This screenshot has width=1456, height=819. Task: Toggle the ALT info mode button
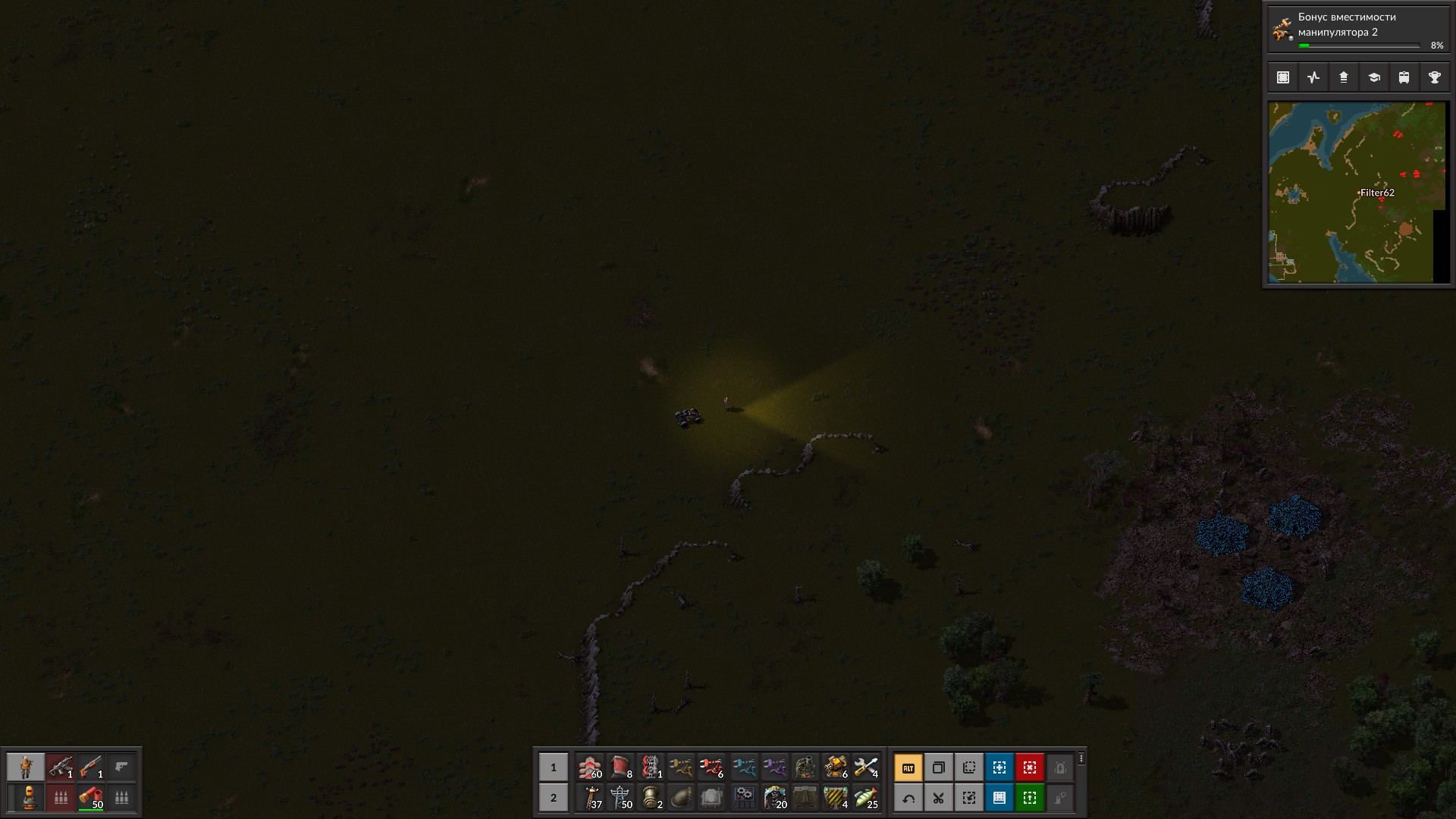coord(908,767)
